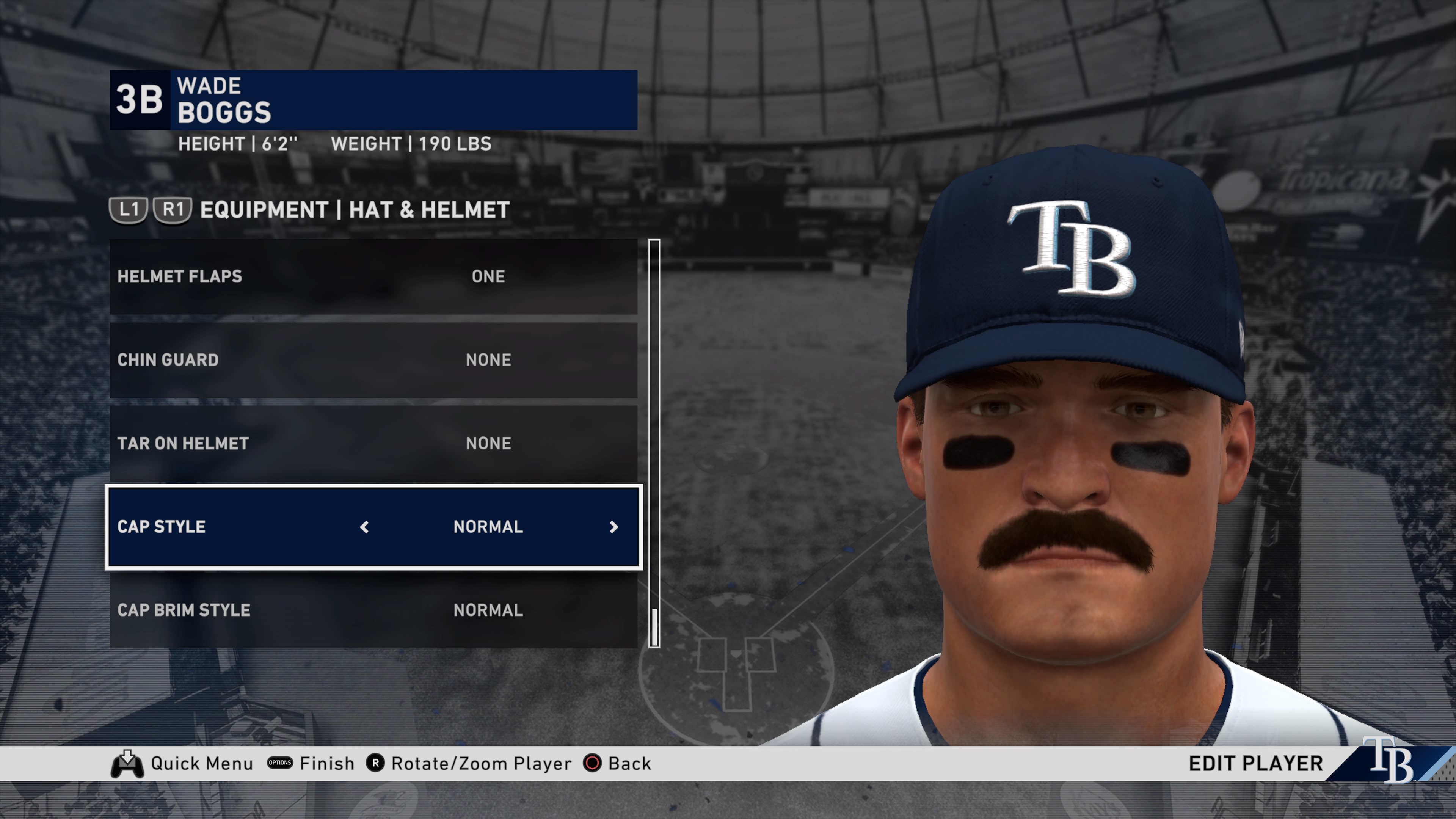
Task: Choose the Chin Guard option row
Action: coord(373,360)
